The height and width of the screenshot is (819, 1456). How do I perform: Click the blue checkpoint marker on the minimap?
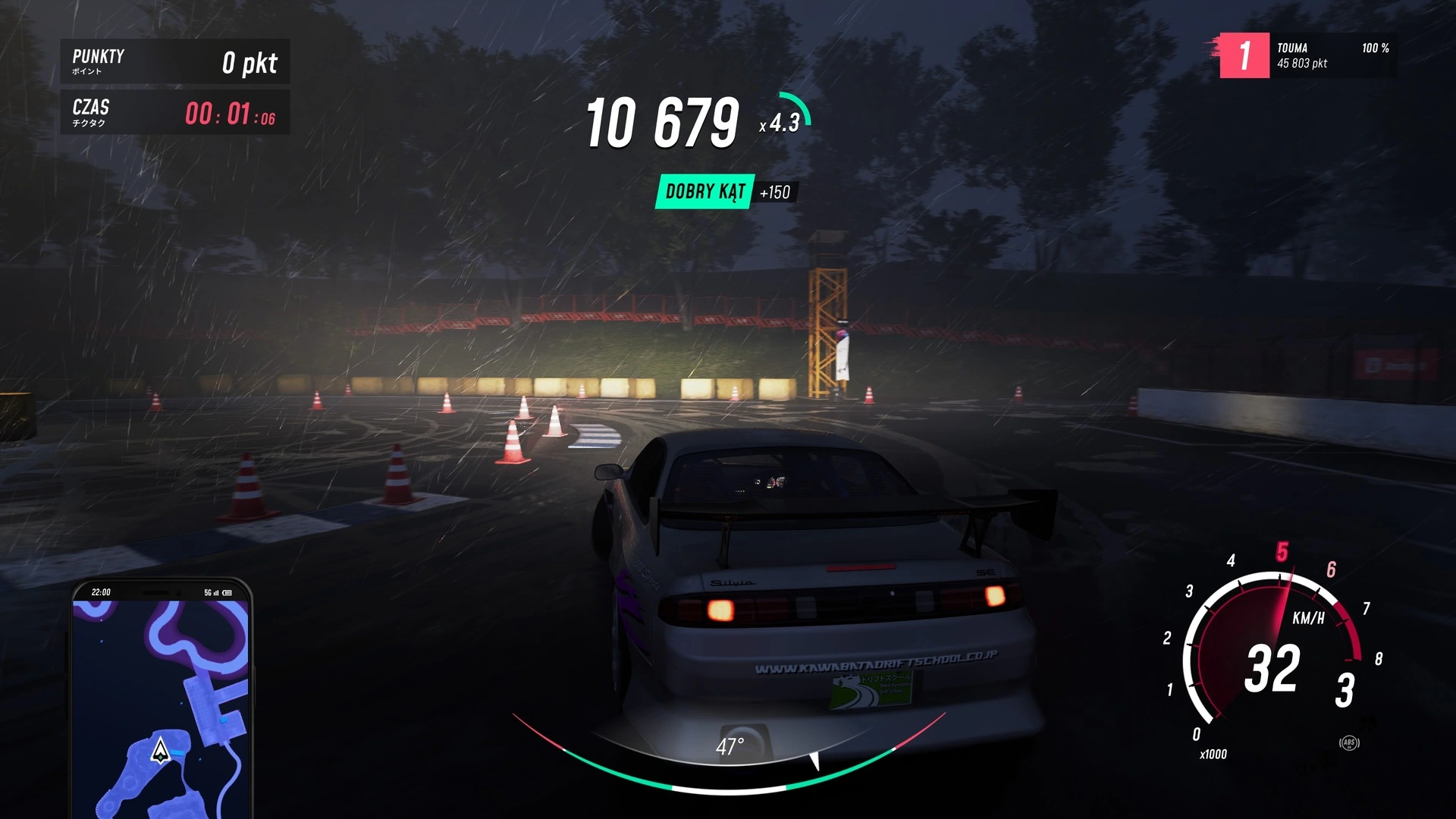[x=176, y=753]
